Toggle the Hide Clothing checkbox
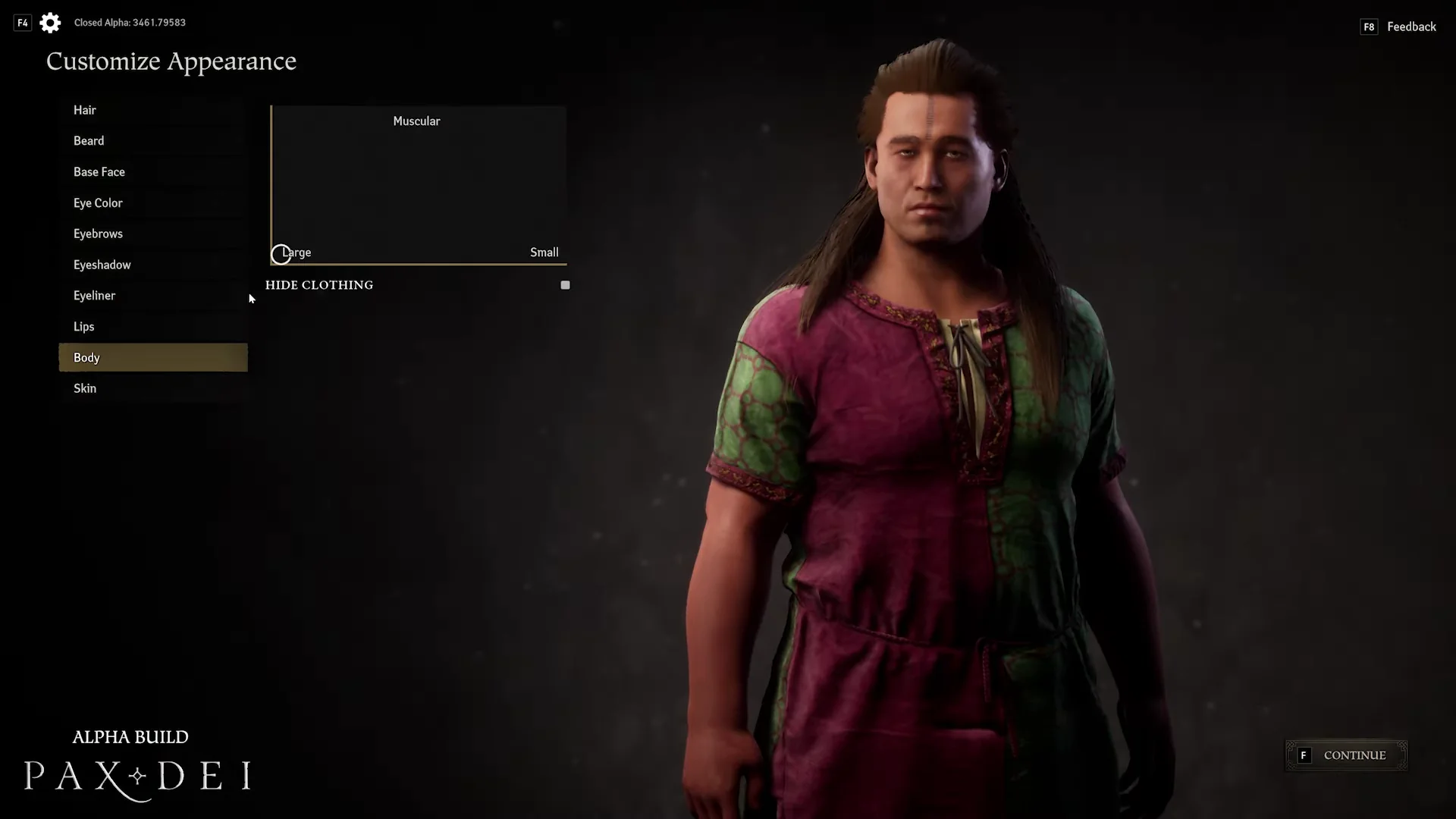Image resolution: width=1456 pixels, height=819 pixels. click(x=565, y=285)
